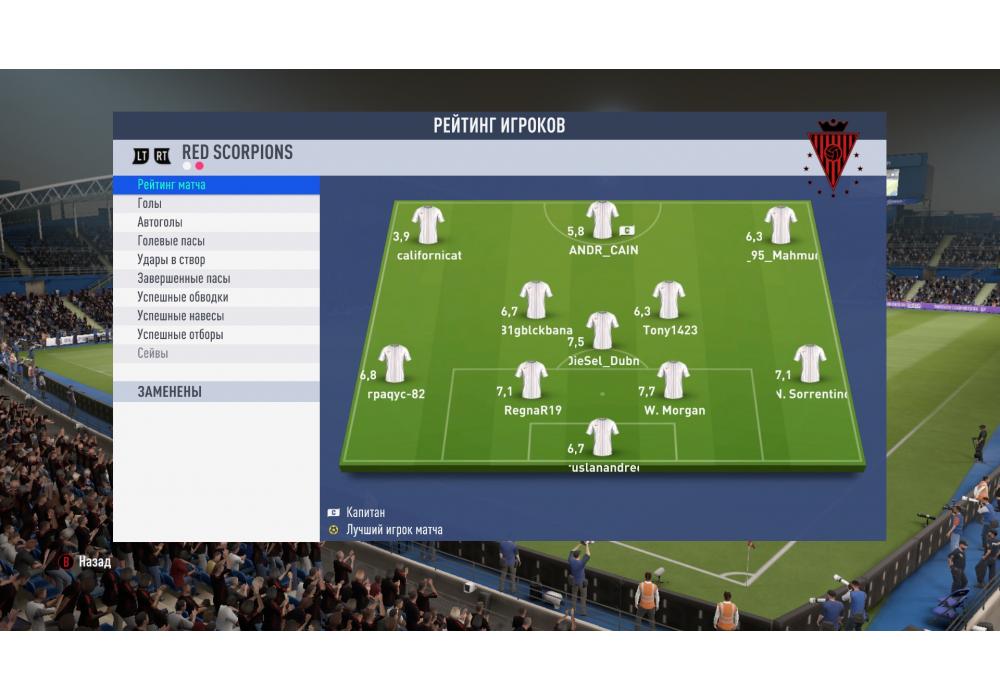Viewport: 1000px width, 700px height.
Task: Pick player W. Morgan on the formation
Action: (673, 381)
